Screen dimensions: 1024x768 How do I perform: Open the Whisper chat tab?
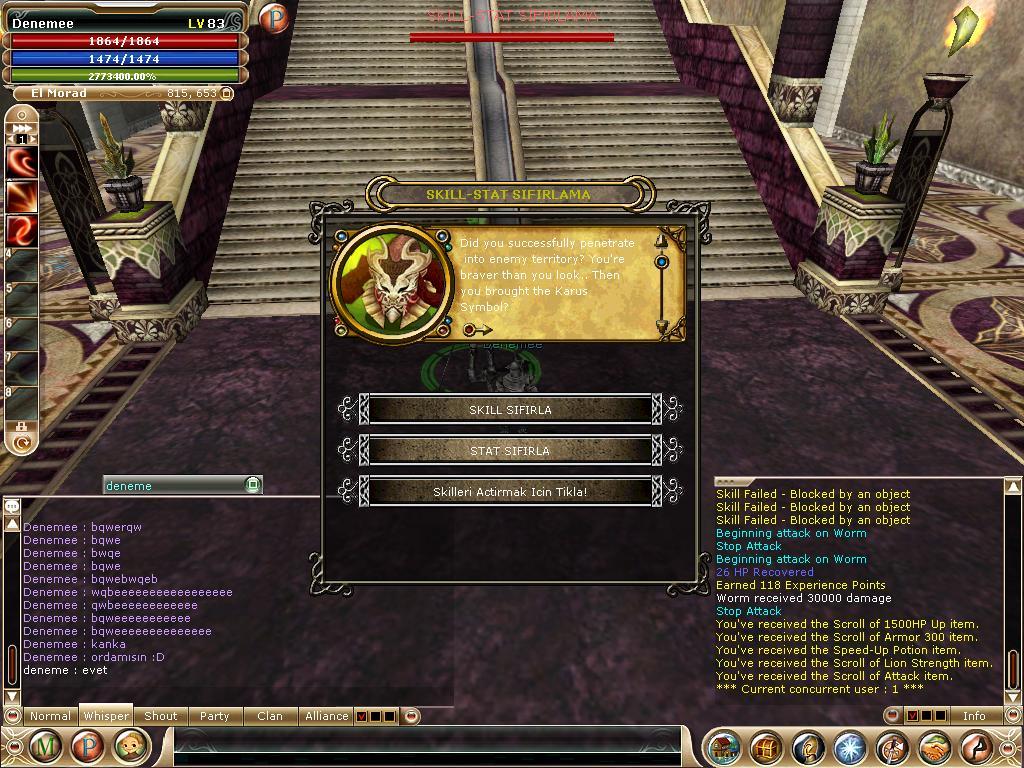pos(106,716)
